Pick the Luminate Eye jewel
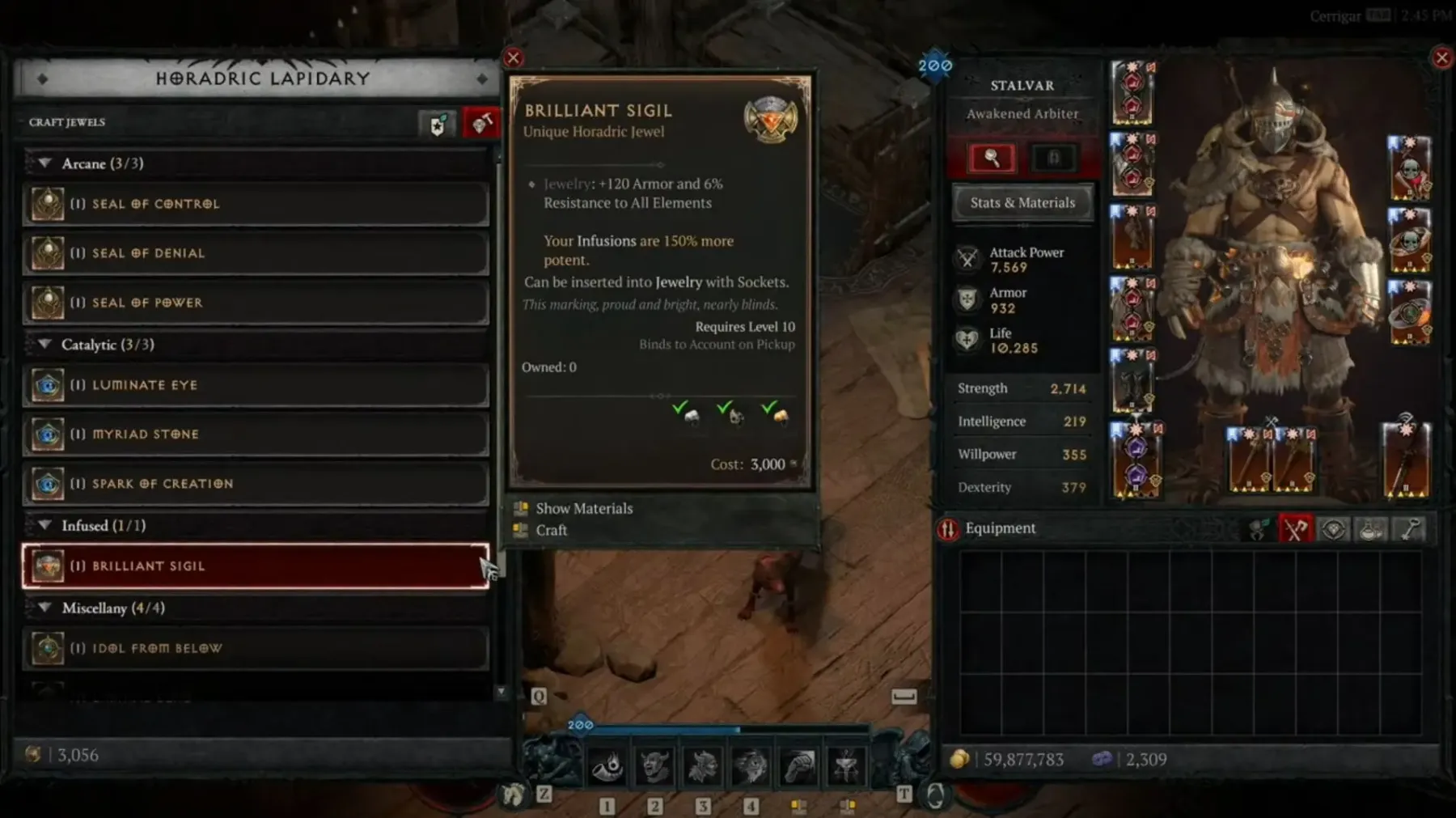 pos(256,385)
